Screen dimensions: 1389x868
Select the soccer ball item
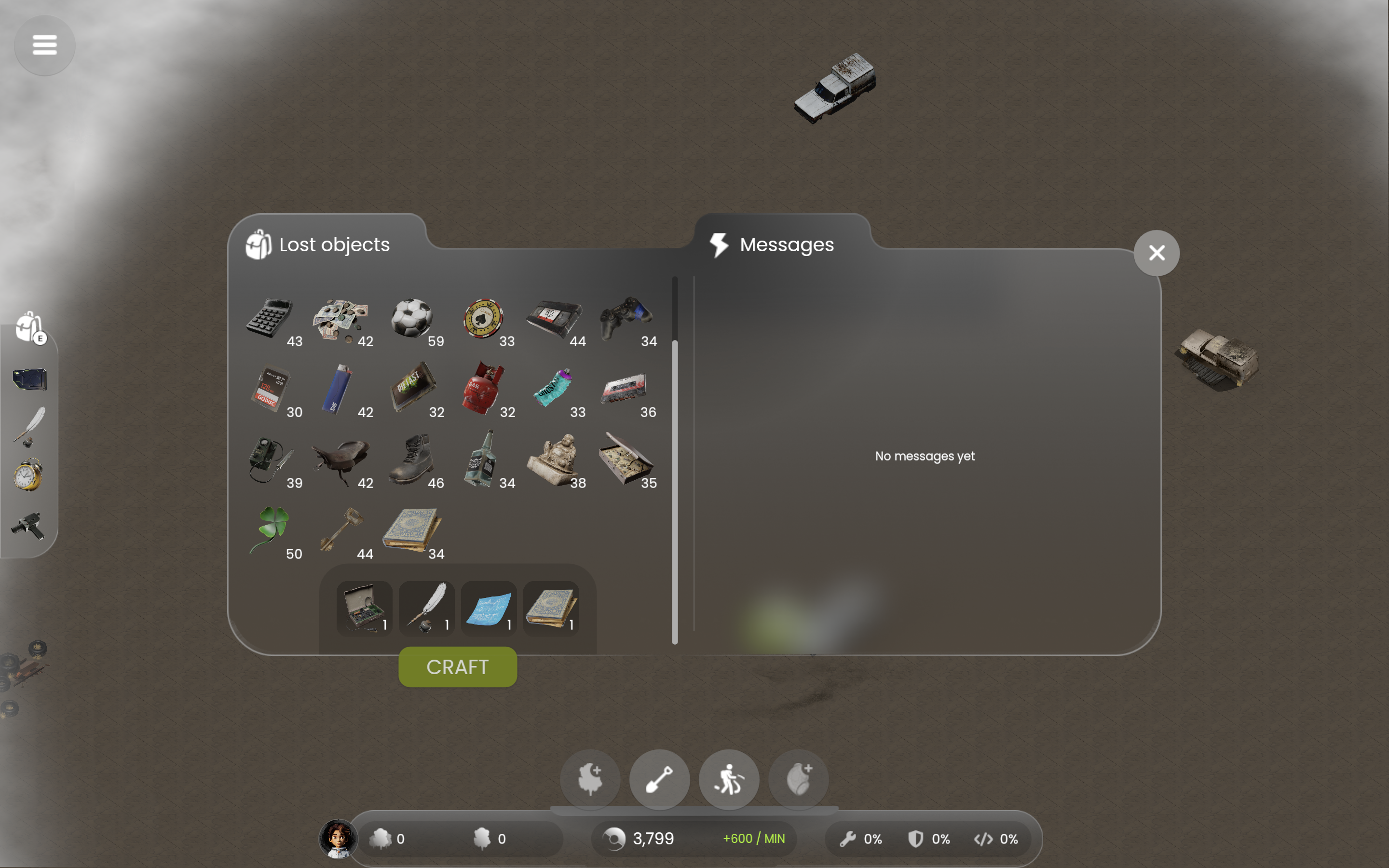pyautogui.click(x=411, y=318)
